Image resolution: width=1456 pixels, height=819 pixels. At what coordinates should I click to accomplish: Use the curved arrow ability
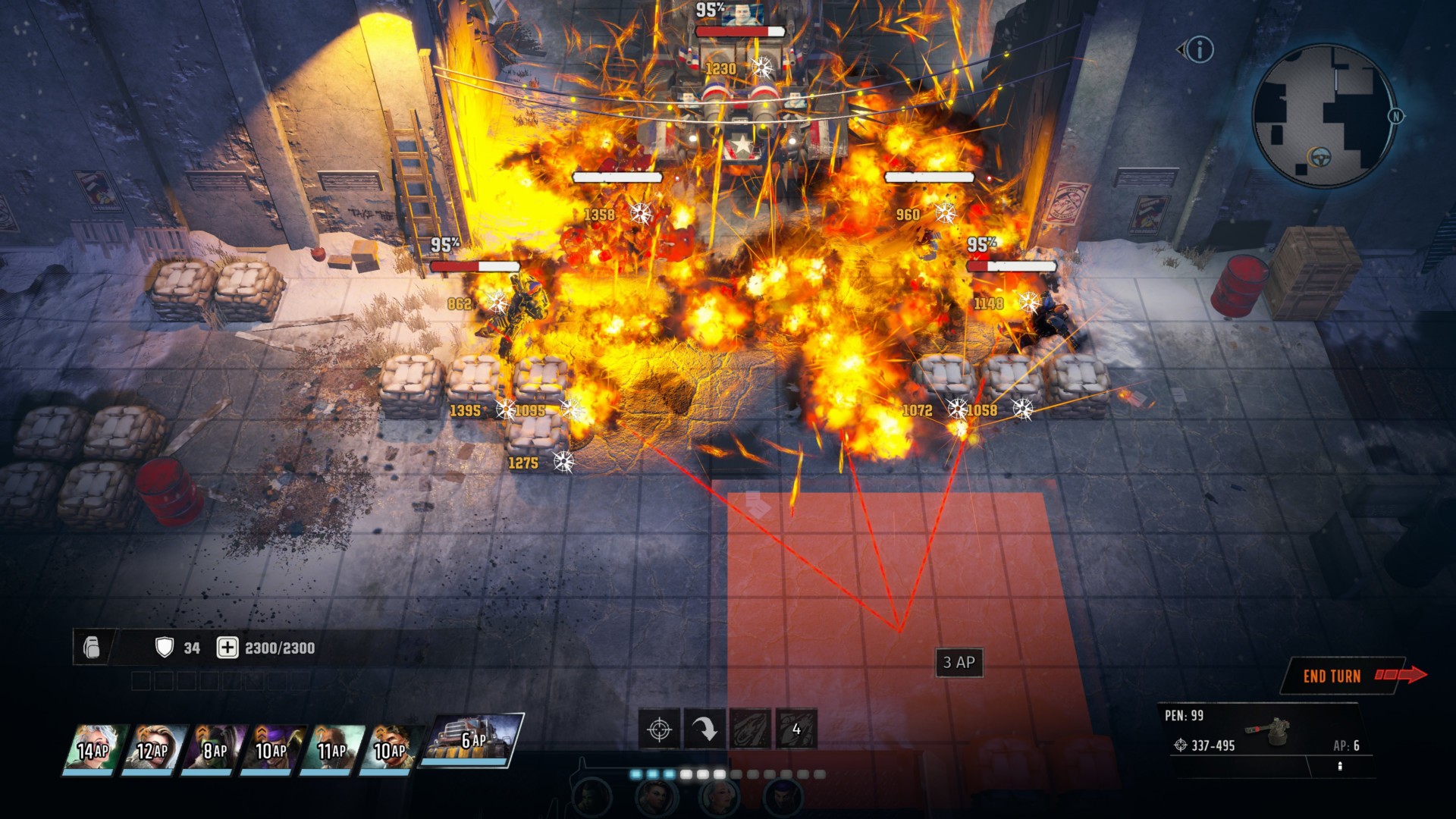pos(704,730)
